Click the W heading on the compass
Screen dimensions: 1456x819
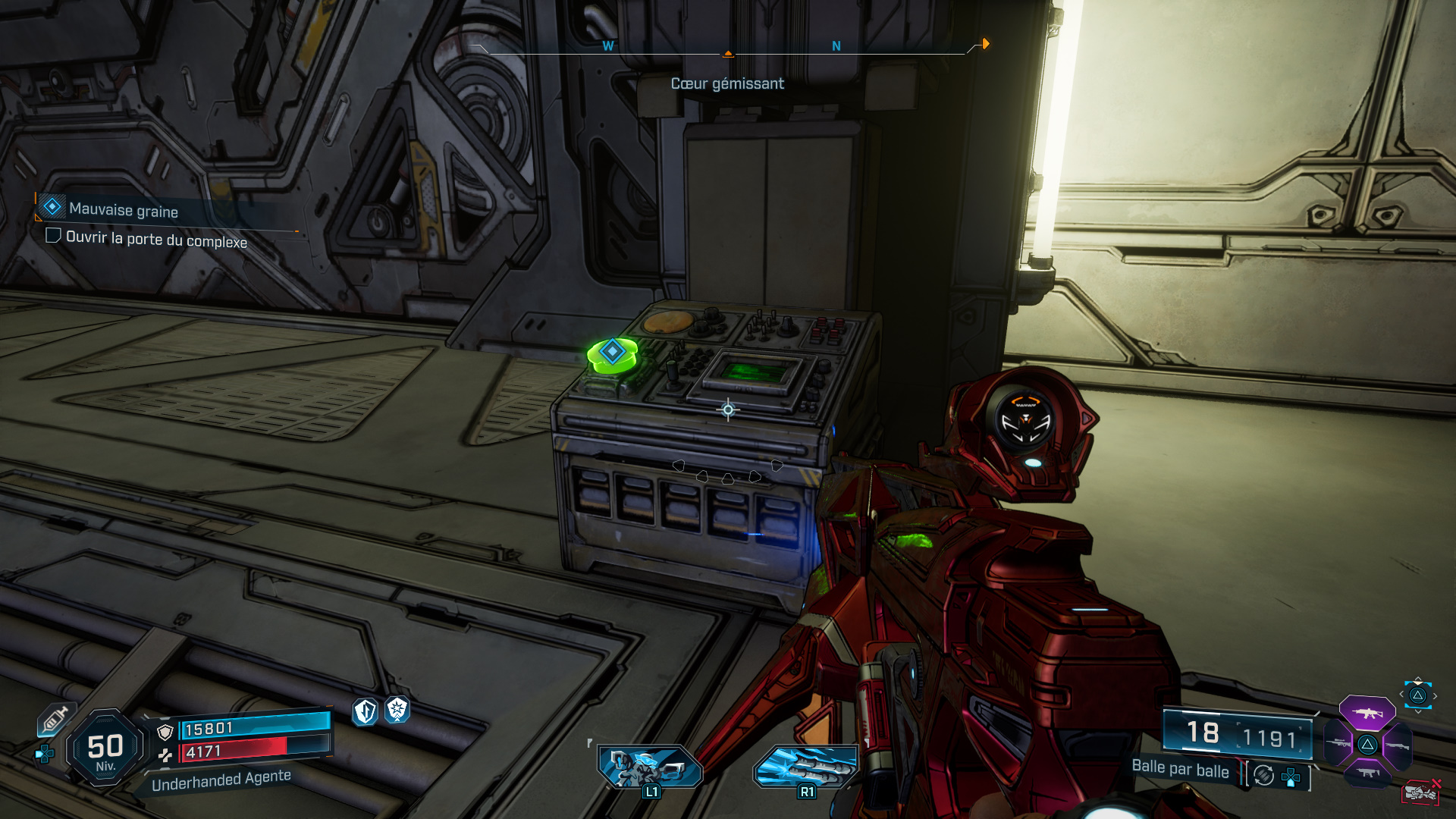(607, 45)
